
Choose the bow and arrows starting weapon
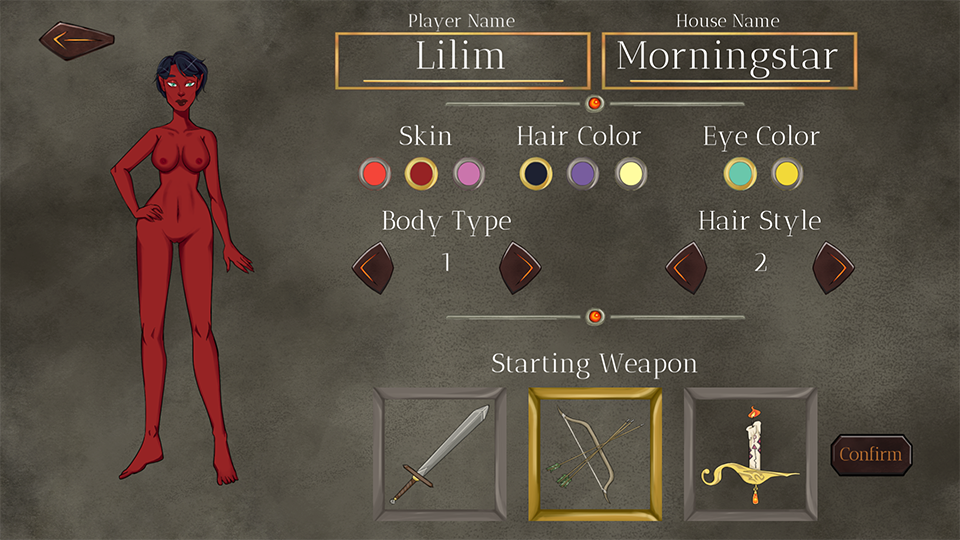pos(595,454)
